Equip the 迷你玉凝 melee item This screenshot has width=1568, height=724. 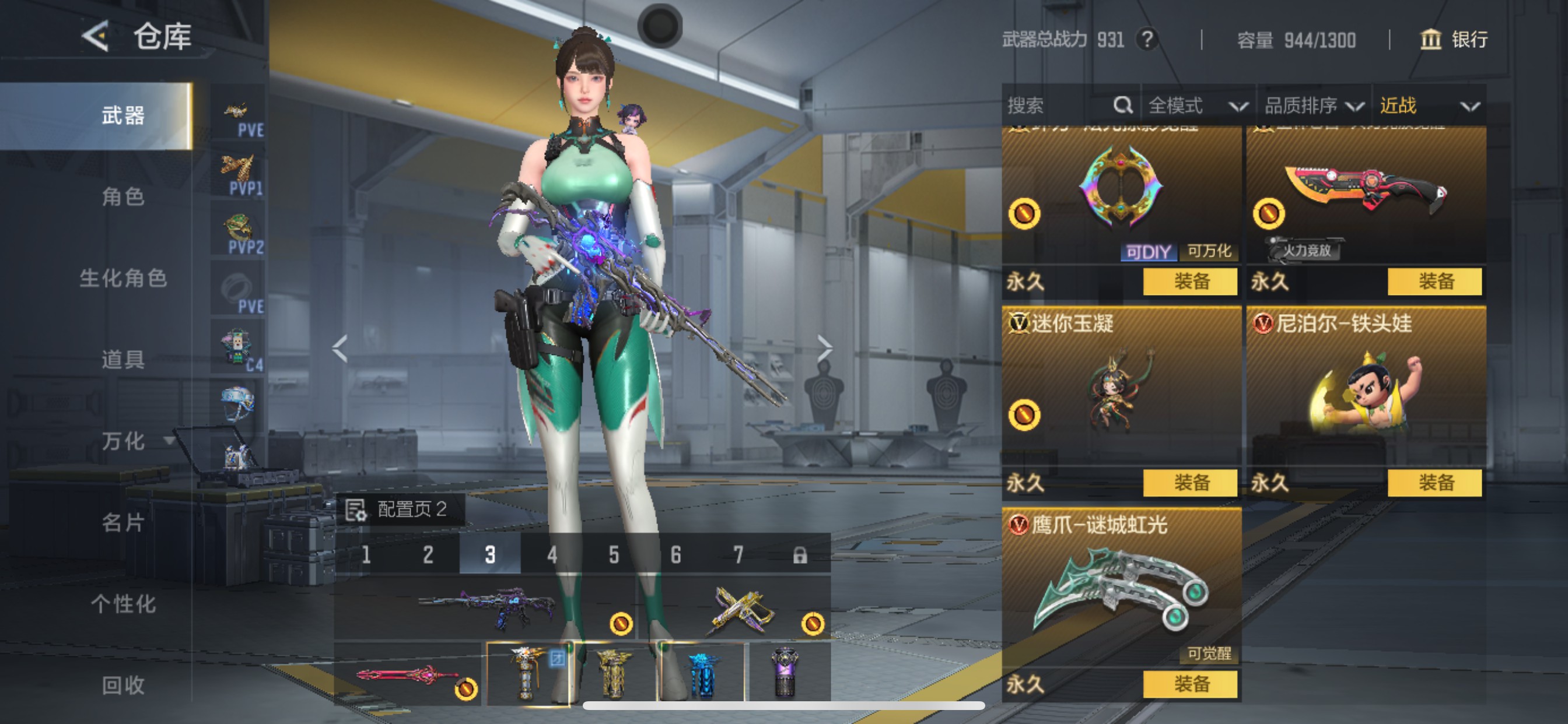1190,483
